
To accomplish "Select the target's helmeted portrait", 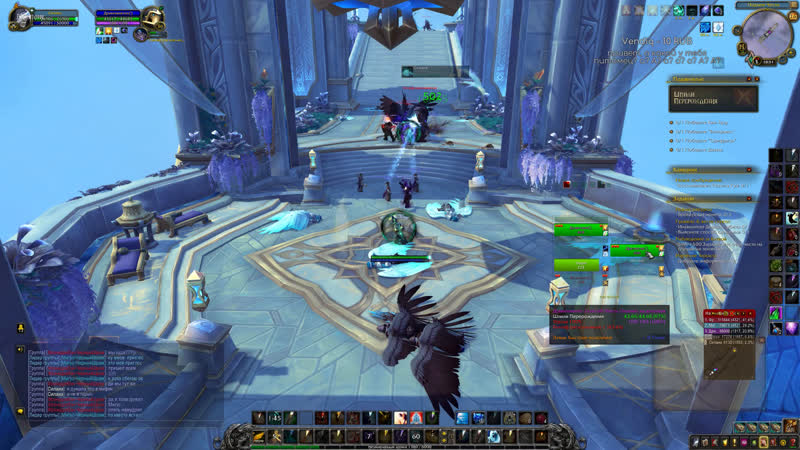I will point(153,17).
